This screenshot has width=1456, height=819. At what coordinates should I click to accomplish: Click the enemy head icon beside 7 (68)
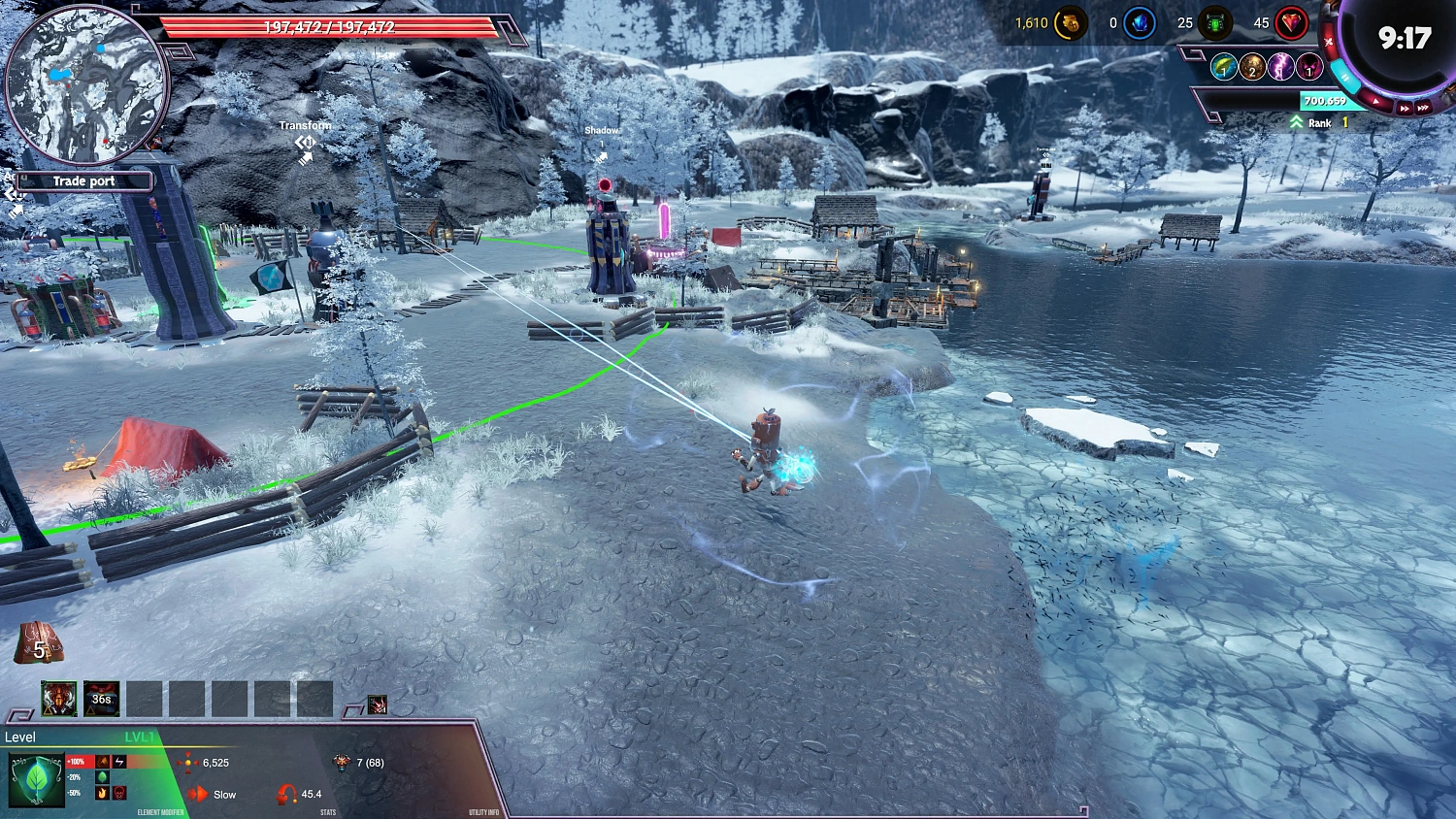342,763
